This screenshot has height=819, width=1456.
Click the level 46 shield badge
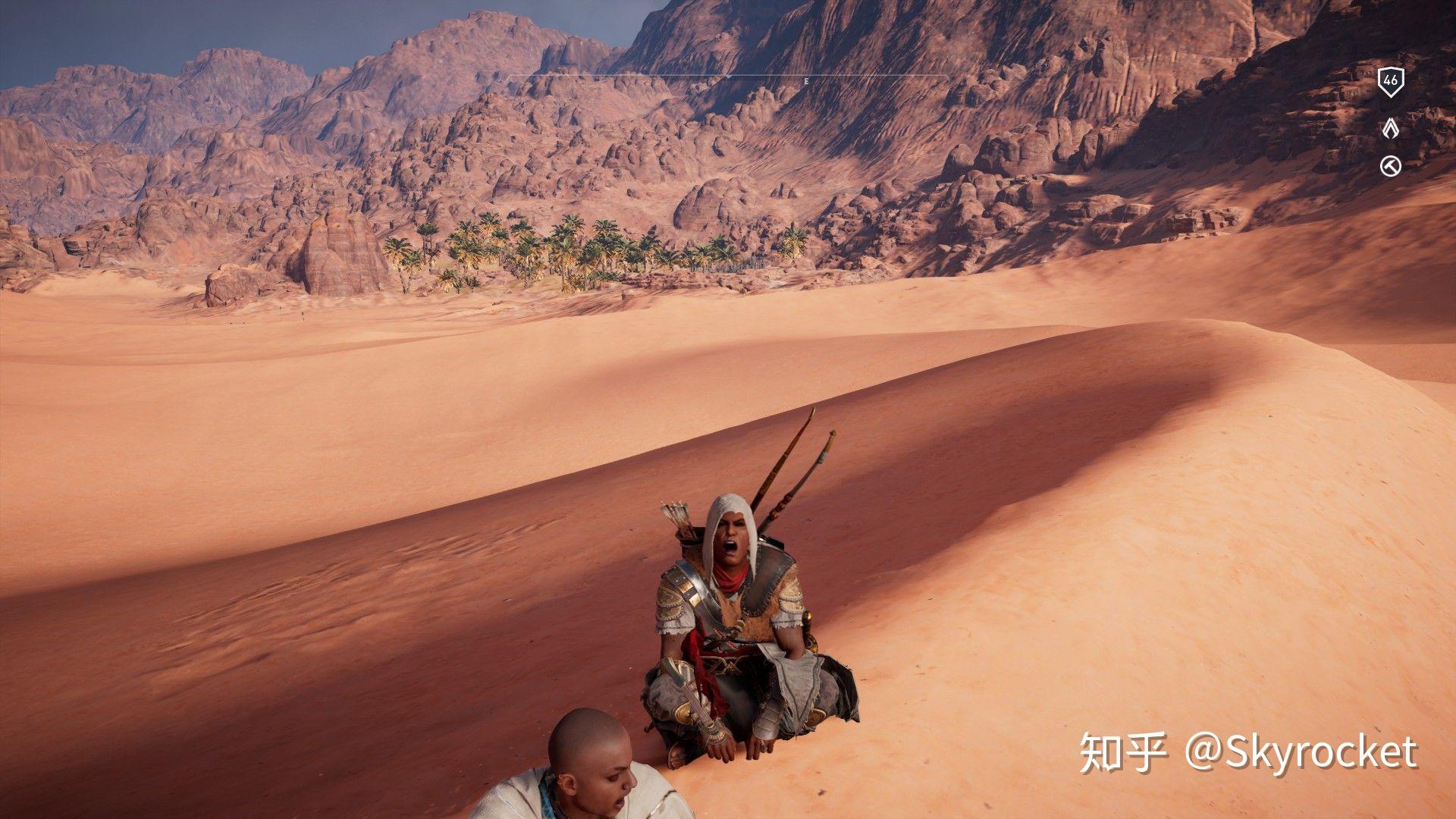(x=1390, y=81)
